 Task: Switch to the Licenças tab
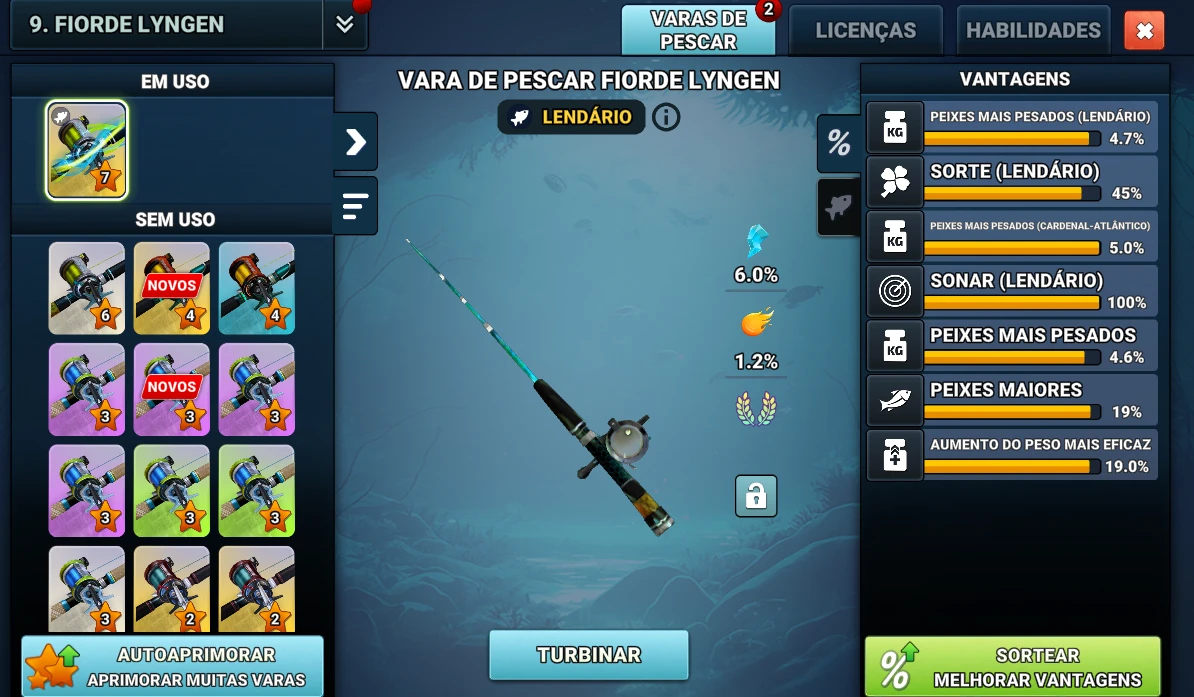pos(865,31)
